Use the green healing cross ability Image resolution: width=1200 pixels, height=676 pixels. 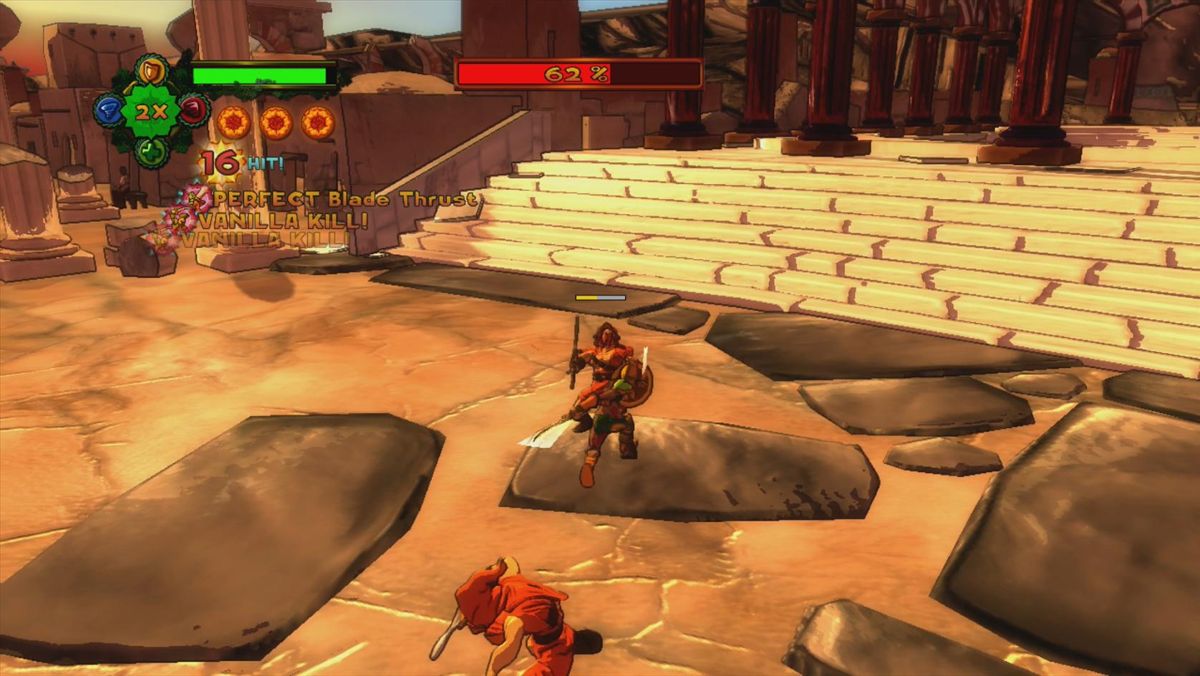(x=151, y=151)
